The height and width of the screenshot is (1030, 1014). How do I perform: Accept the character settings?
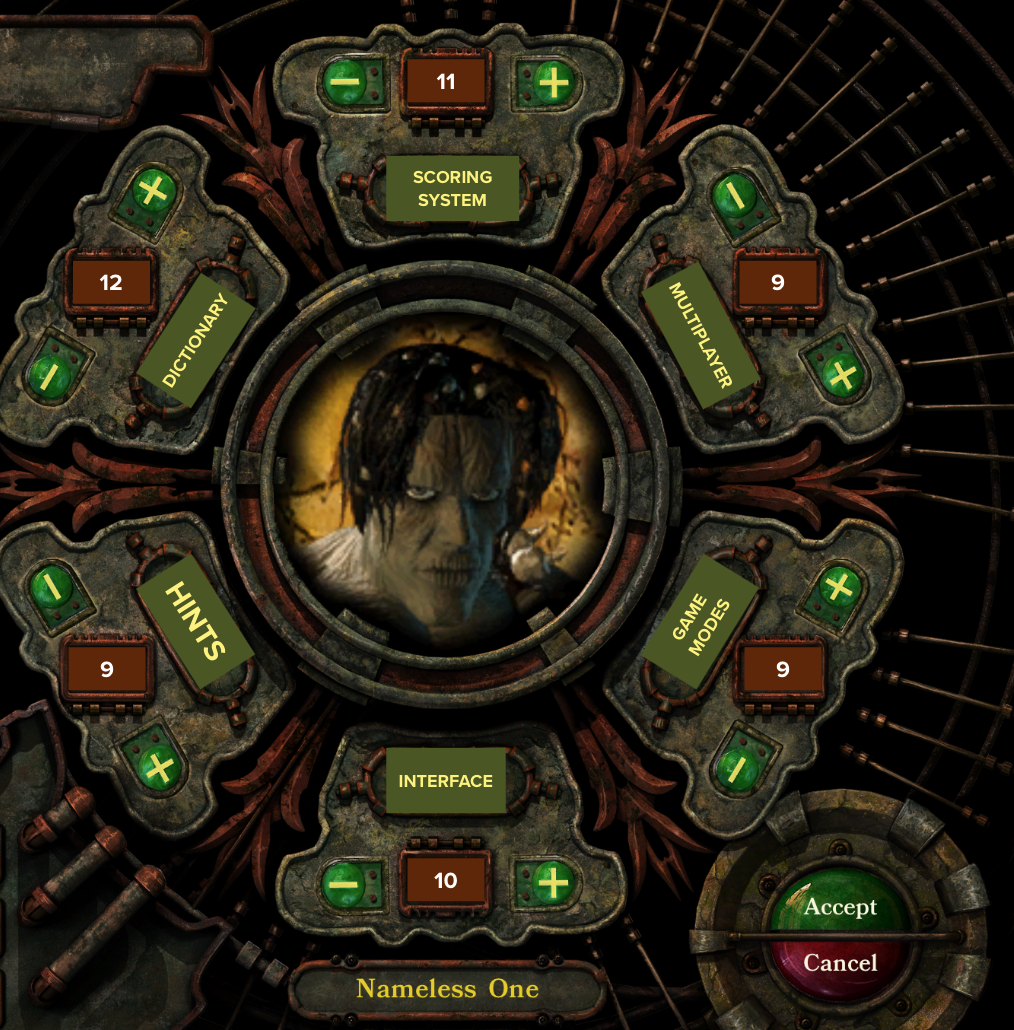coord(840,907)
